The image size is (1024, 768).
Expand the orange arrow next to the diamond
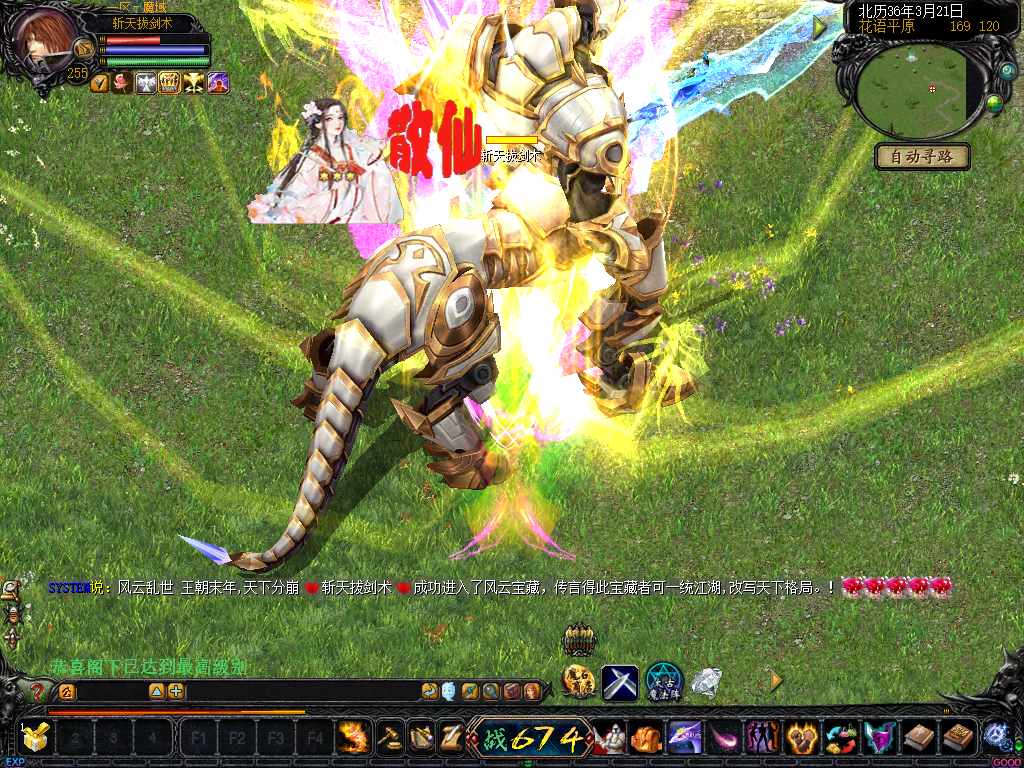coord(775,680)
